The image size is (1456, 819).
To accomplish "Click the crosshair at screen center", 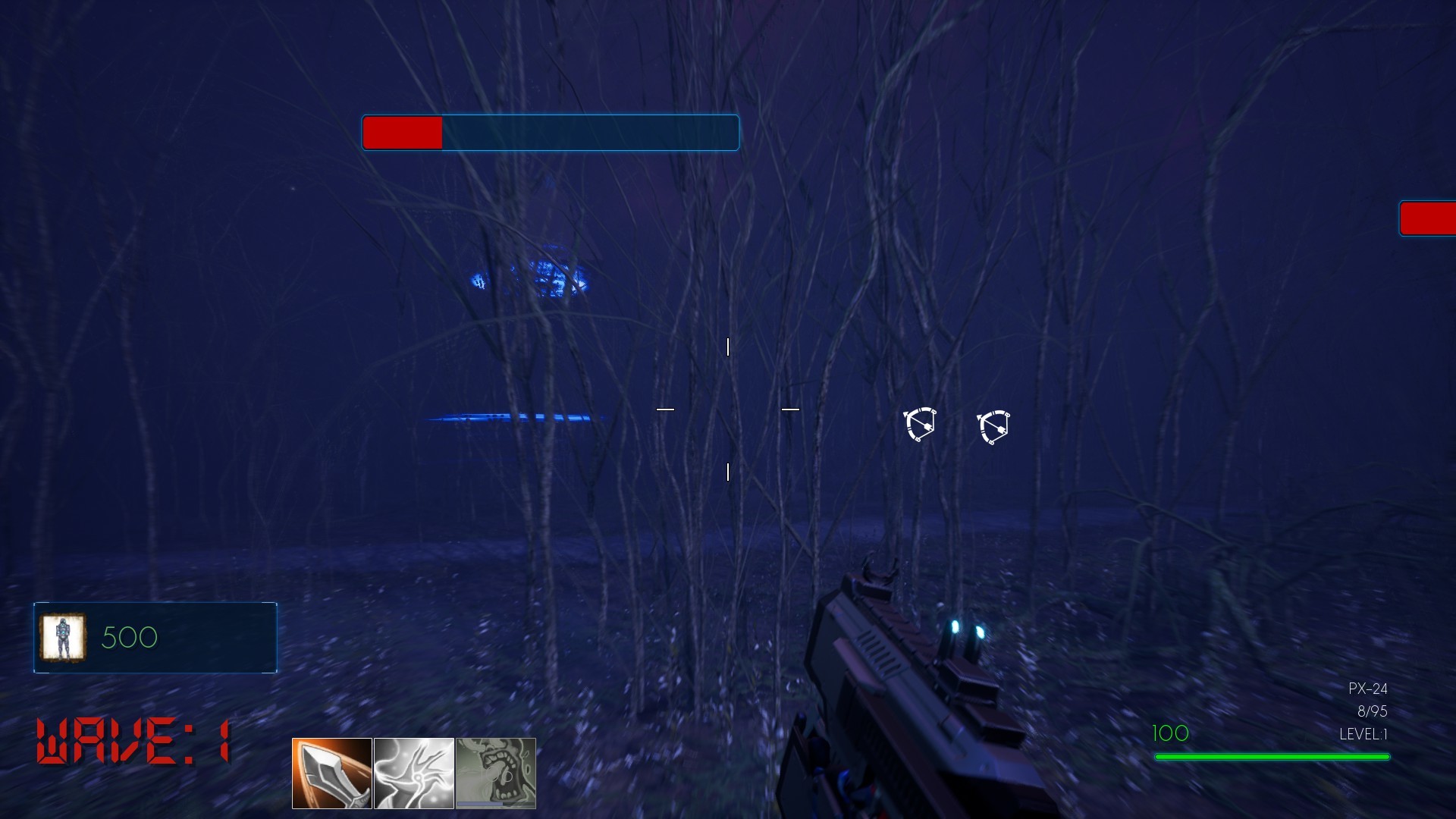I will click(x=729, y=409).
